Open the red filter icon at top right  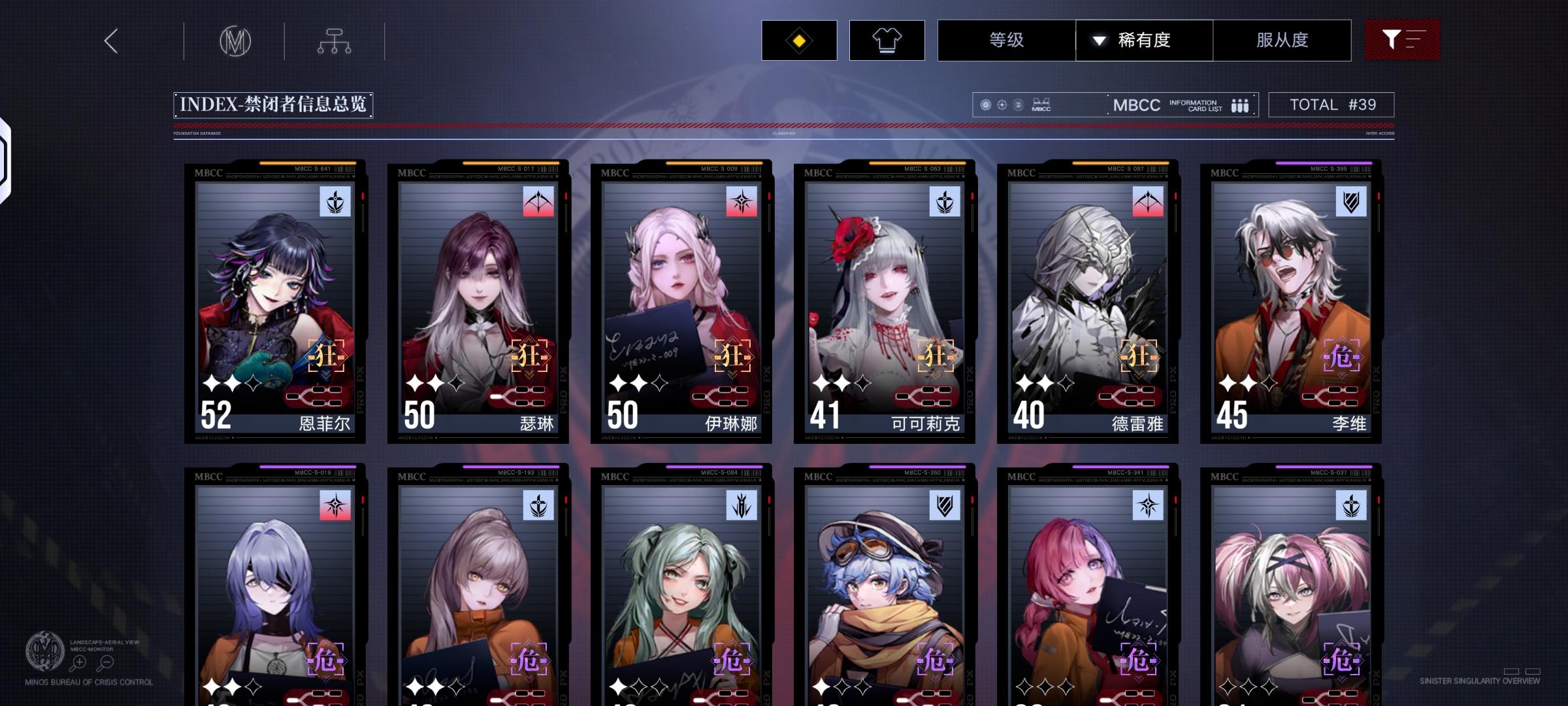pyautogui.click(x=1402, y=40)
